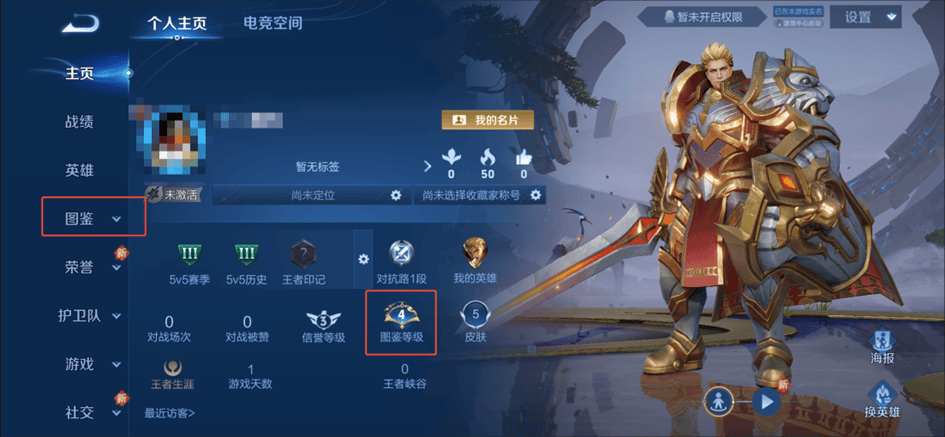Switch to the 电竞空间 tab
Screen dimensions: 945x437
272,23
